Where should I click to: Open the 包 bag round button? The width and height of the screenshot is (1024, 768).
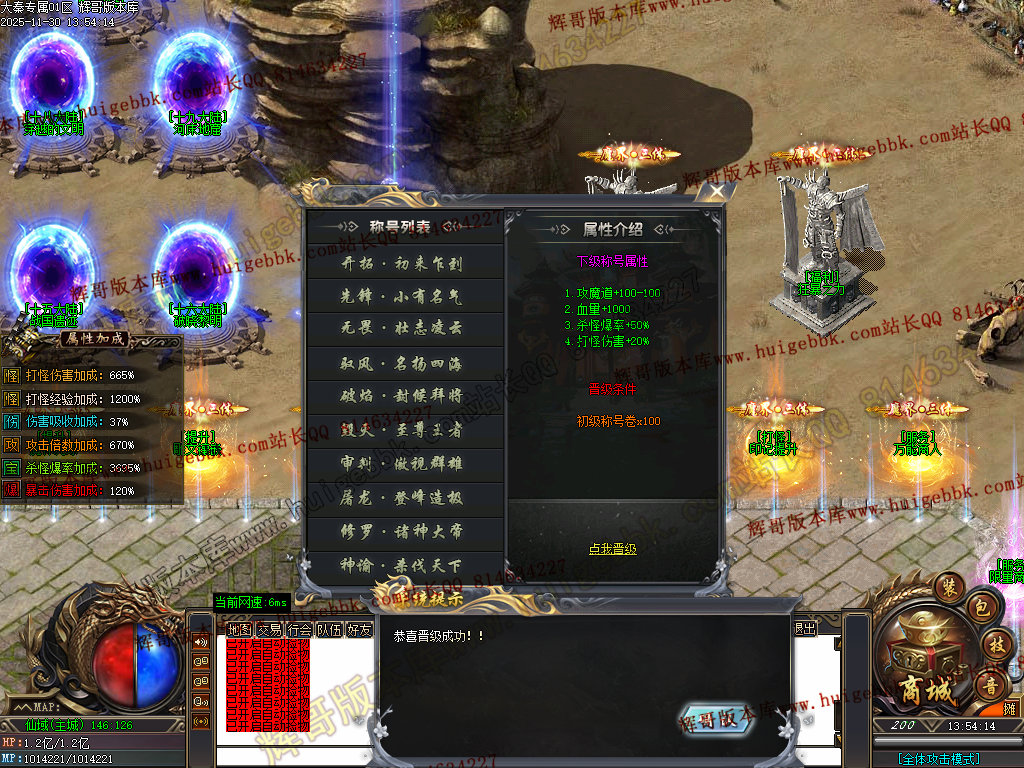pos(981,607)
